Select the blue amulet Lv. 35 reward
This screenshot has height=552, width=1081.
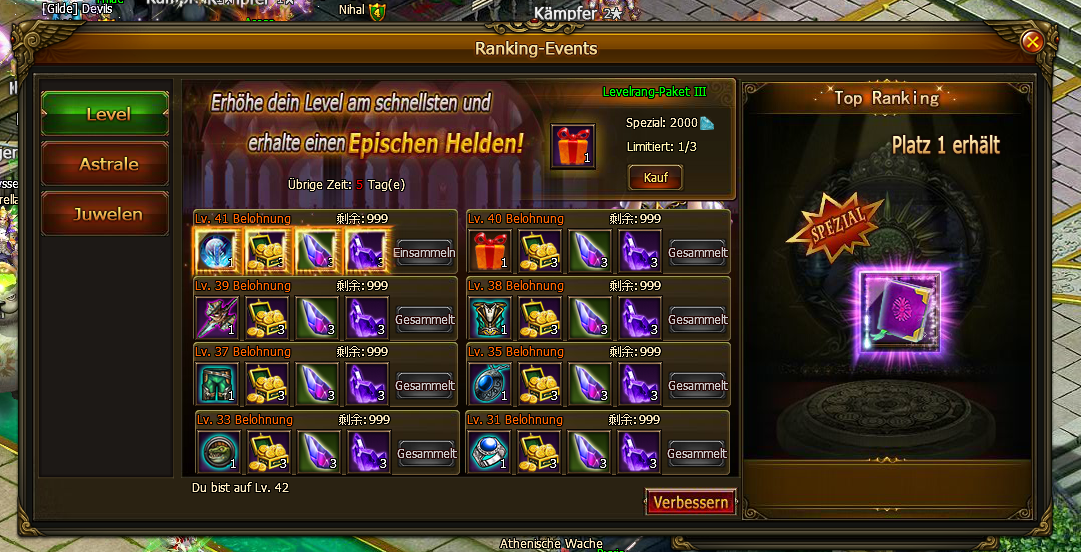489,384
